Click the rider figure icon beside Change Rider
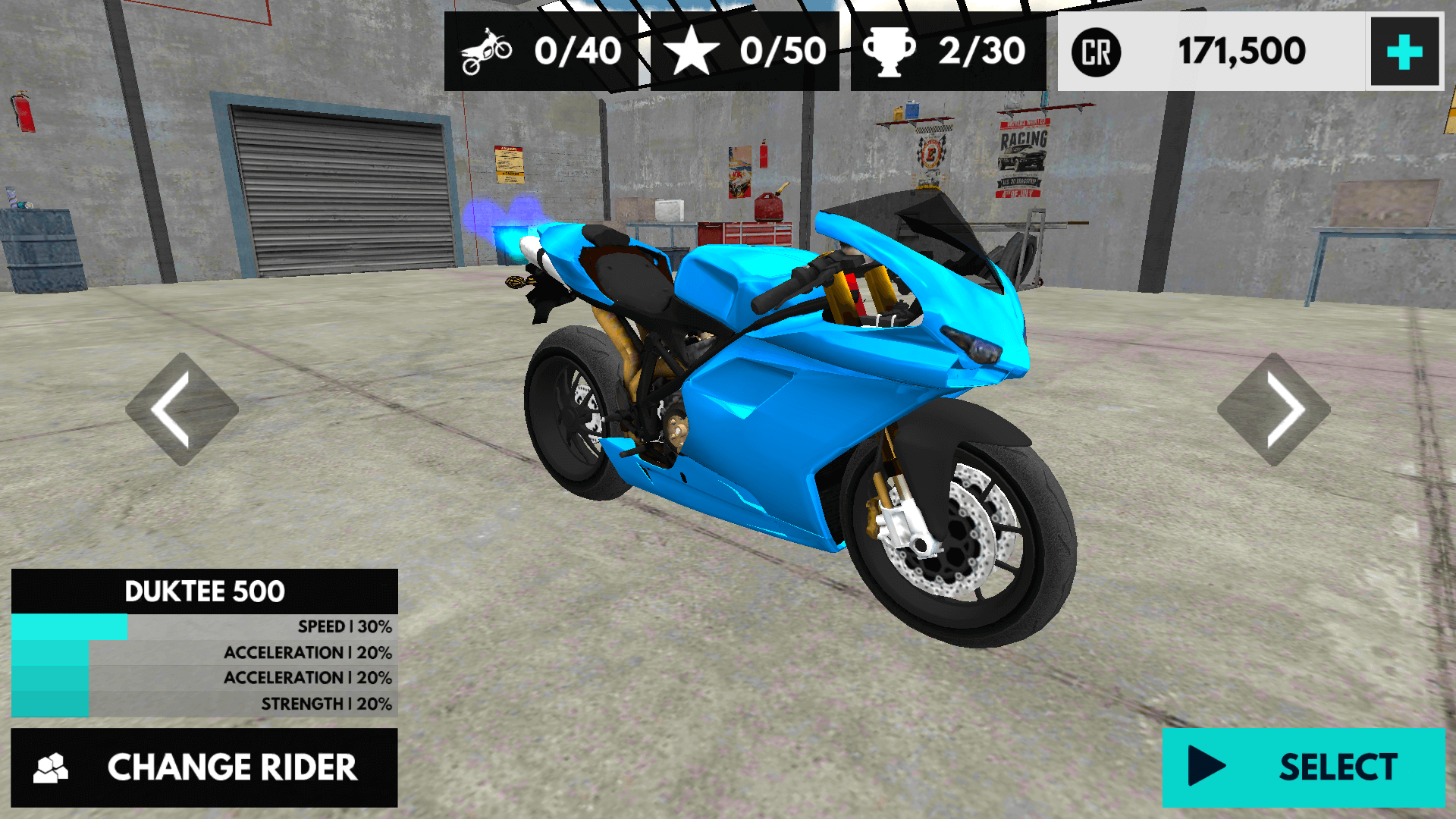 50,767
